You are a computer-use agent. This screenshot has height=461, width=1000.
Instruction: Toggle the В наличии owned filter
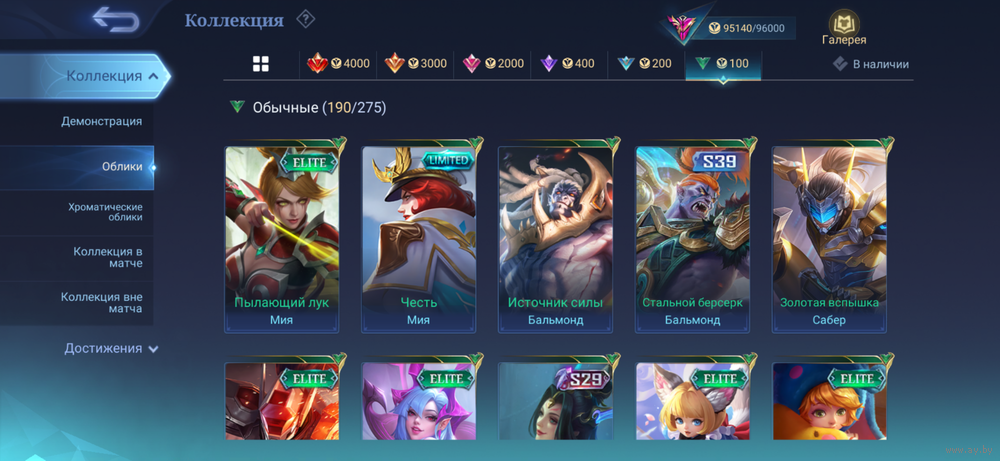(x=871, y=64)
